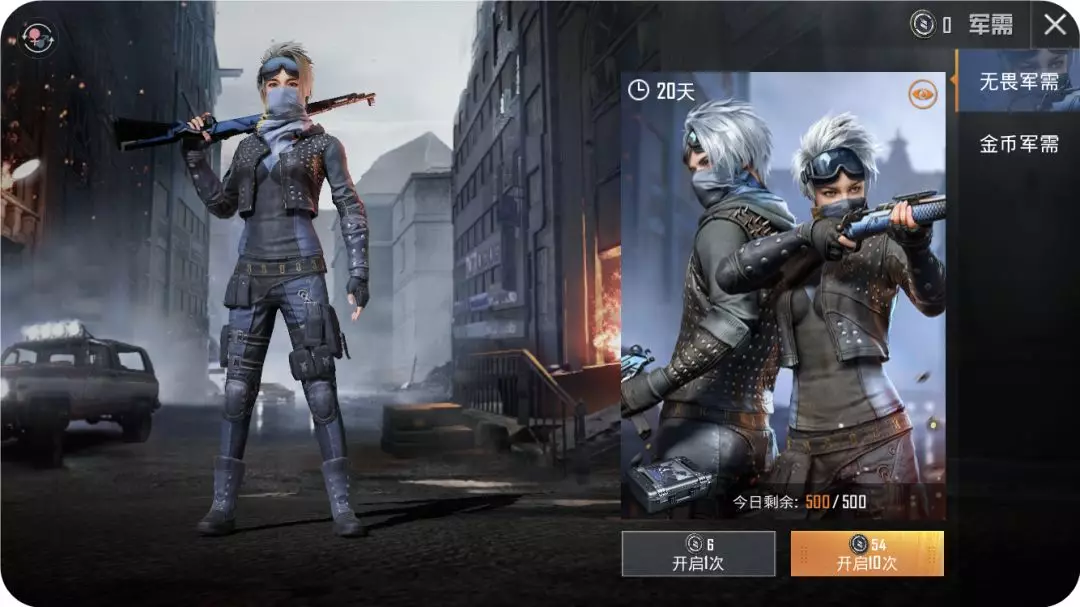Viewport: 1080px width, 607px height.
Task: Preview crate contents with the eye icon
Action: click(x=923, y=95)
